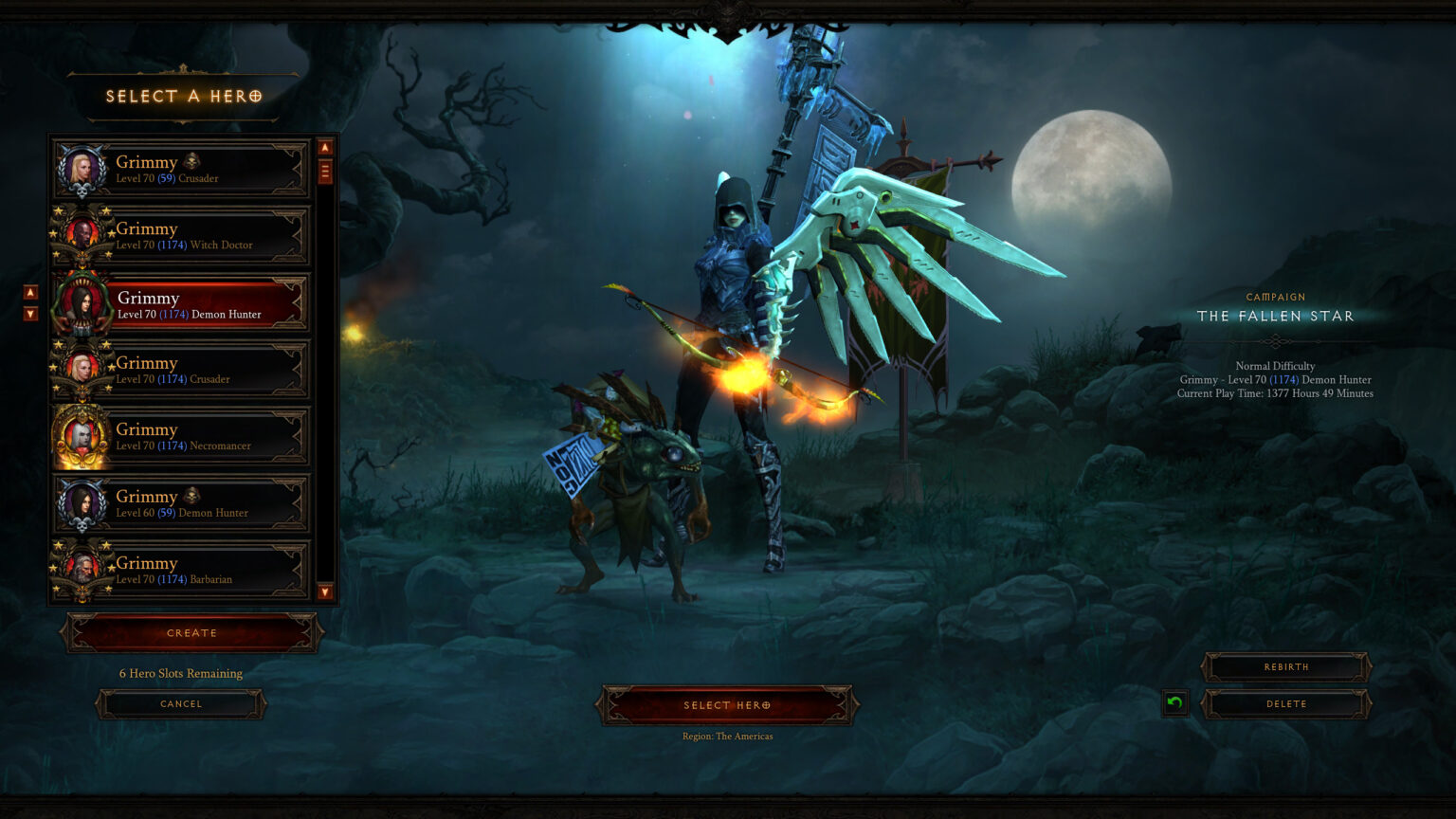This screenshot has width=1456, height=819.
Task: Click the green undo arrow beside Delete
Action: coord(1174,703)
